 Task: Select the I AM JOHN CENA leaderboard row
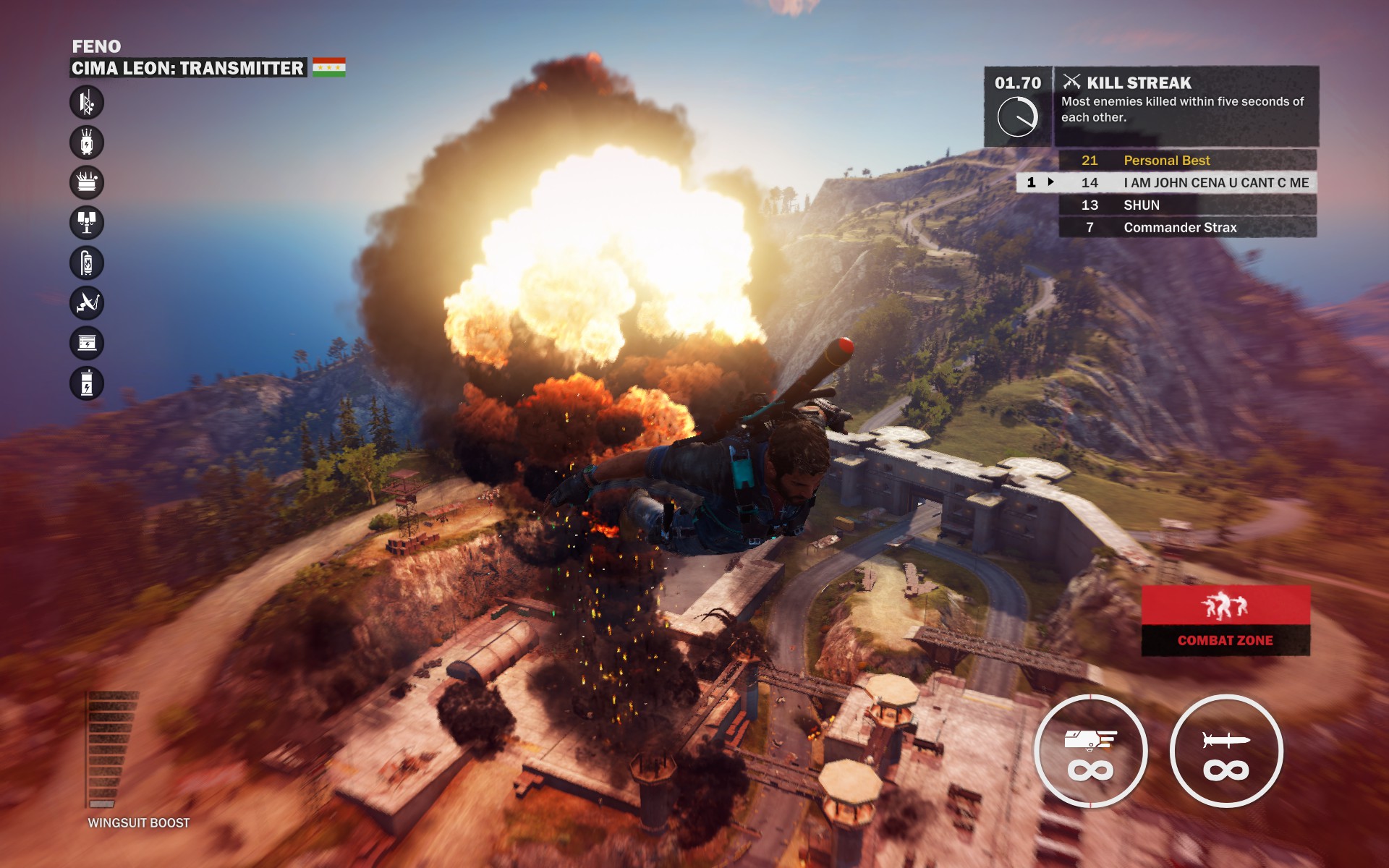point(1187,183)
